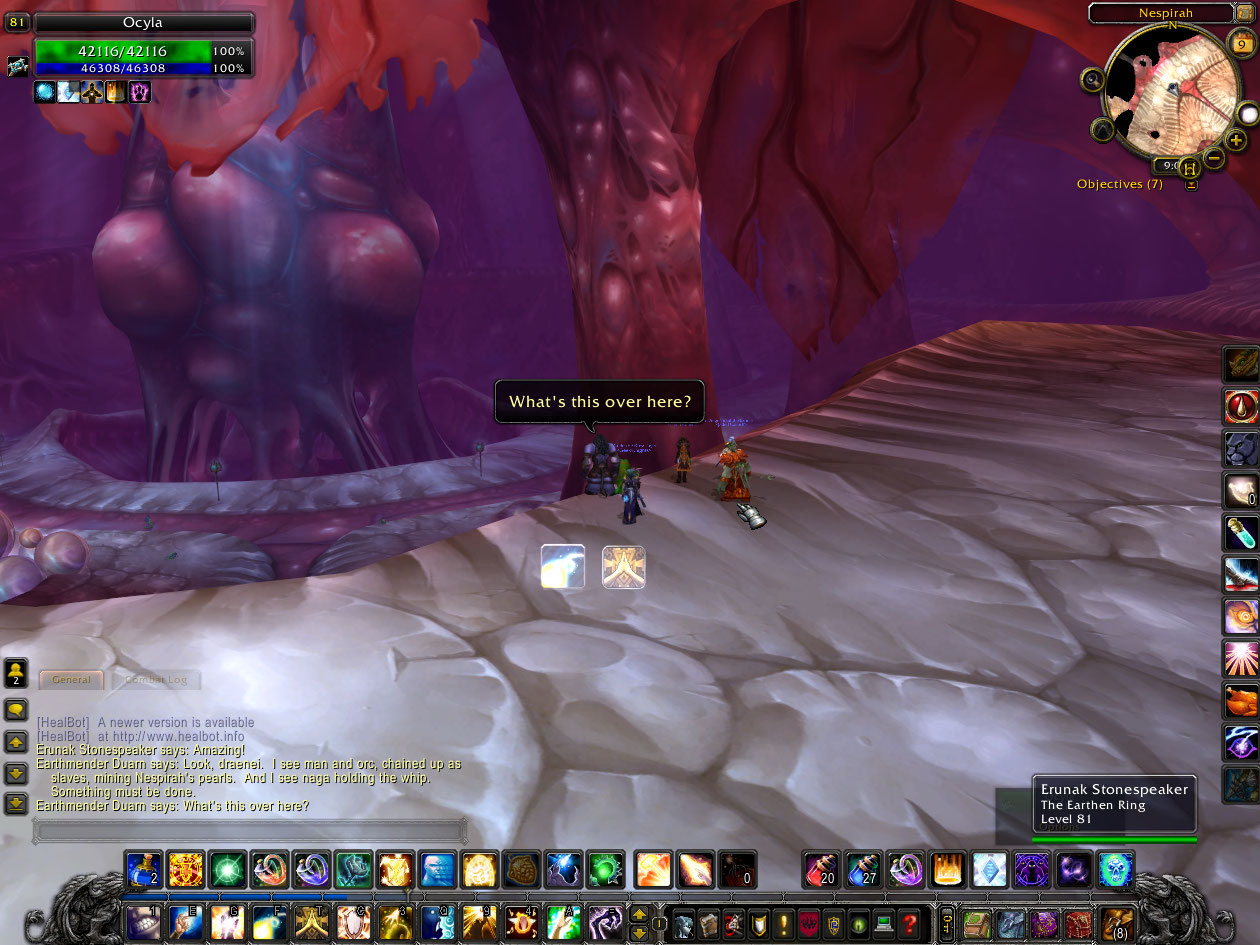The width and height of the screenshot is (1260, 945).
Task: Collapse the Objectives tracker
Action: [x=1191, y=184]
